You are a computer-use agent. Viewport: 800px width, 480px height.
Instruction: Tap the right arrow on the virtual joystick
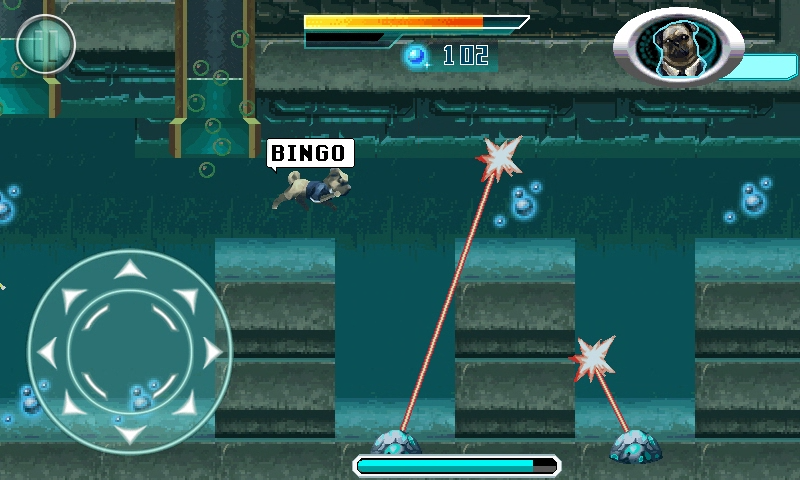[211, 351]
